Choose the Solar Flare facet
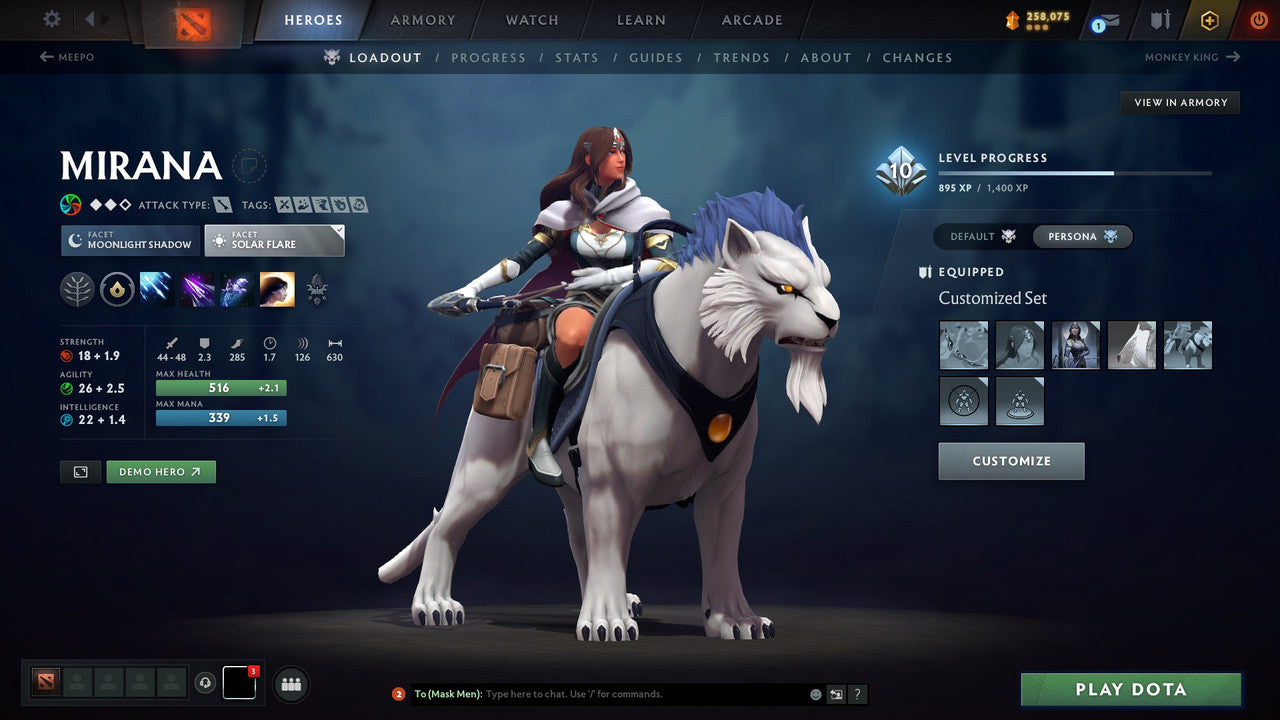 (273, 240)
